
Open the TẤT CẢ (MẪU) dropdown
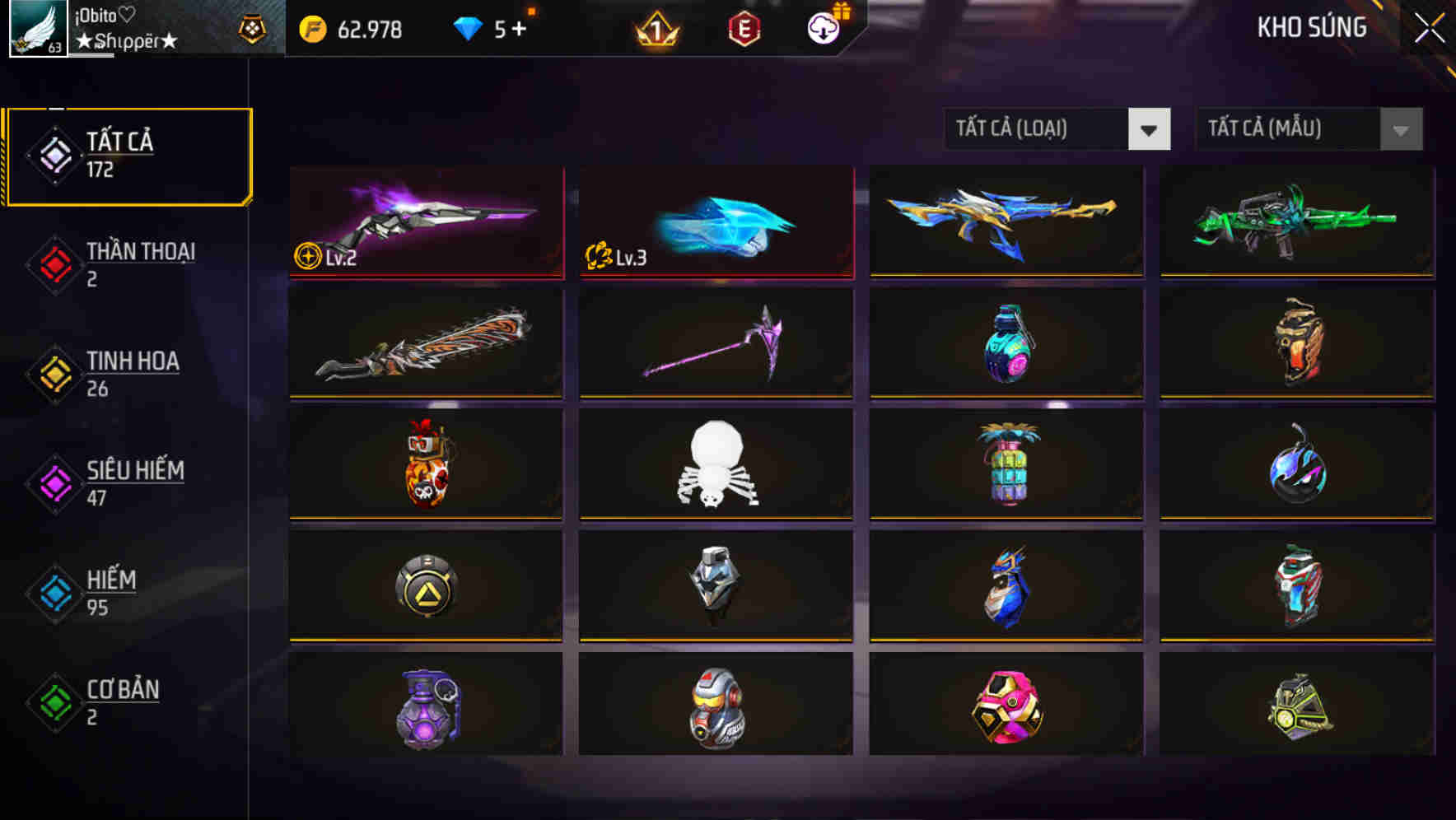coord(1309,129)
